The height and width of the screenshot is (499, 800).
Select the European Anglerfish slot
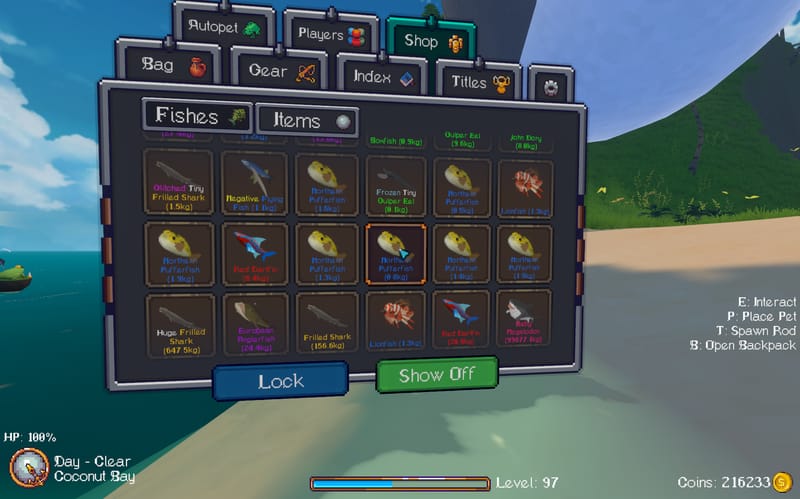tap(255, 324)
